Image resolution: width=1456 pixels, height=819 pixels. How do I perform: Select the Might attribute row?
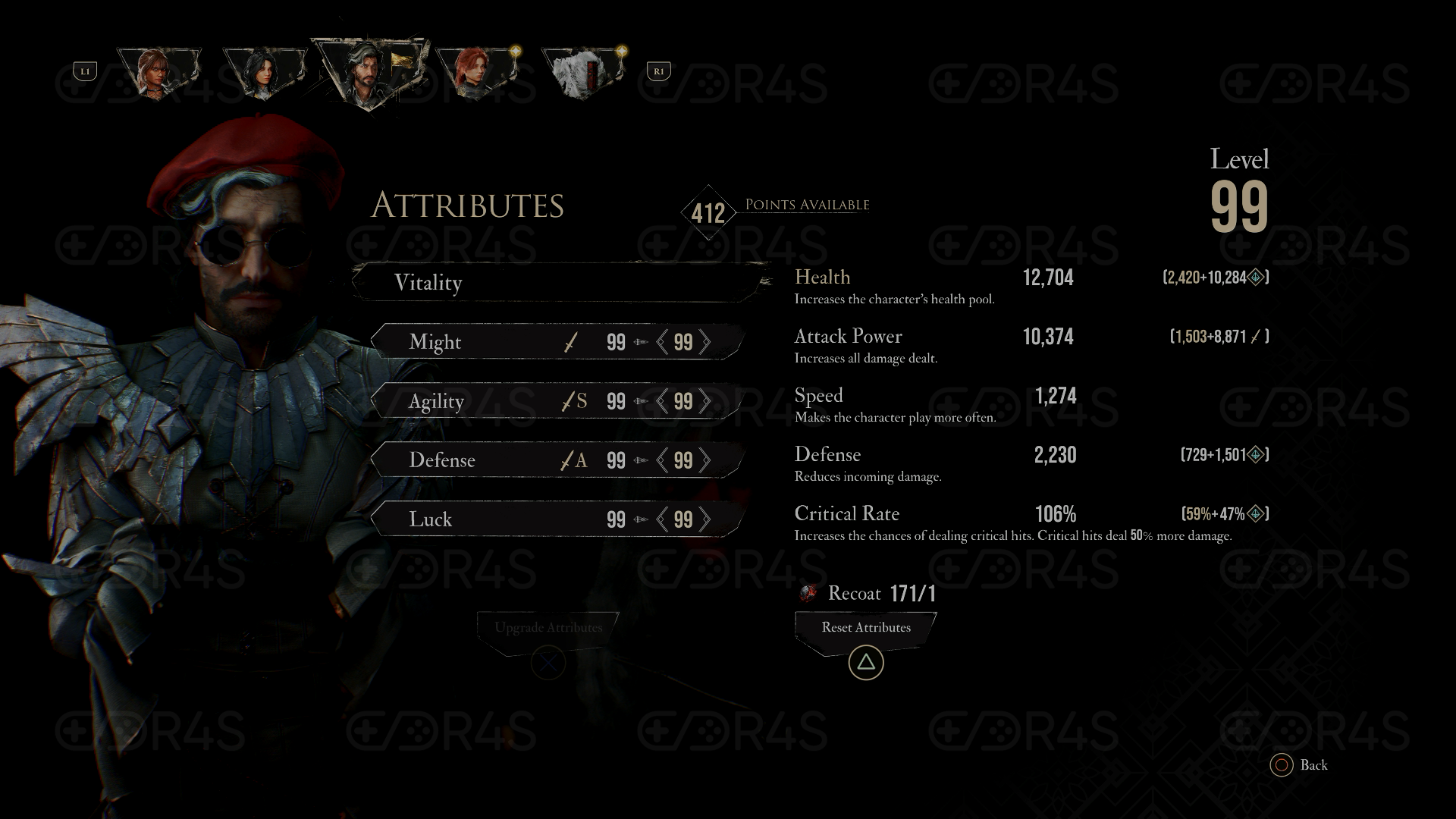485,342
